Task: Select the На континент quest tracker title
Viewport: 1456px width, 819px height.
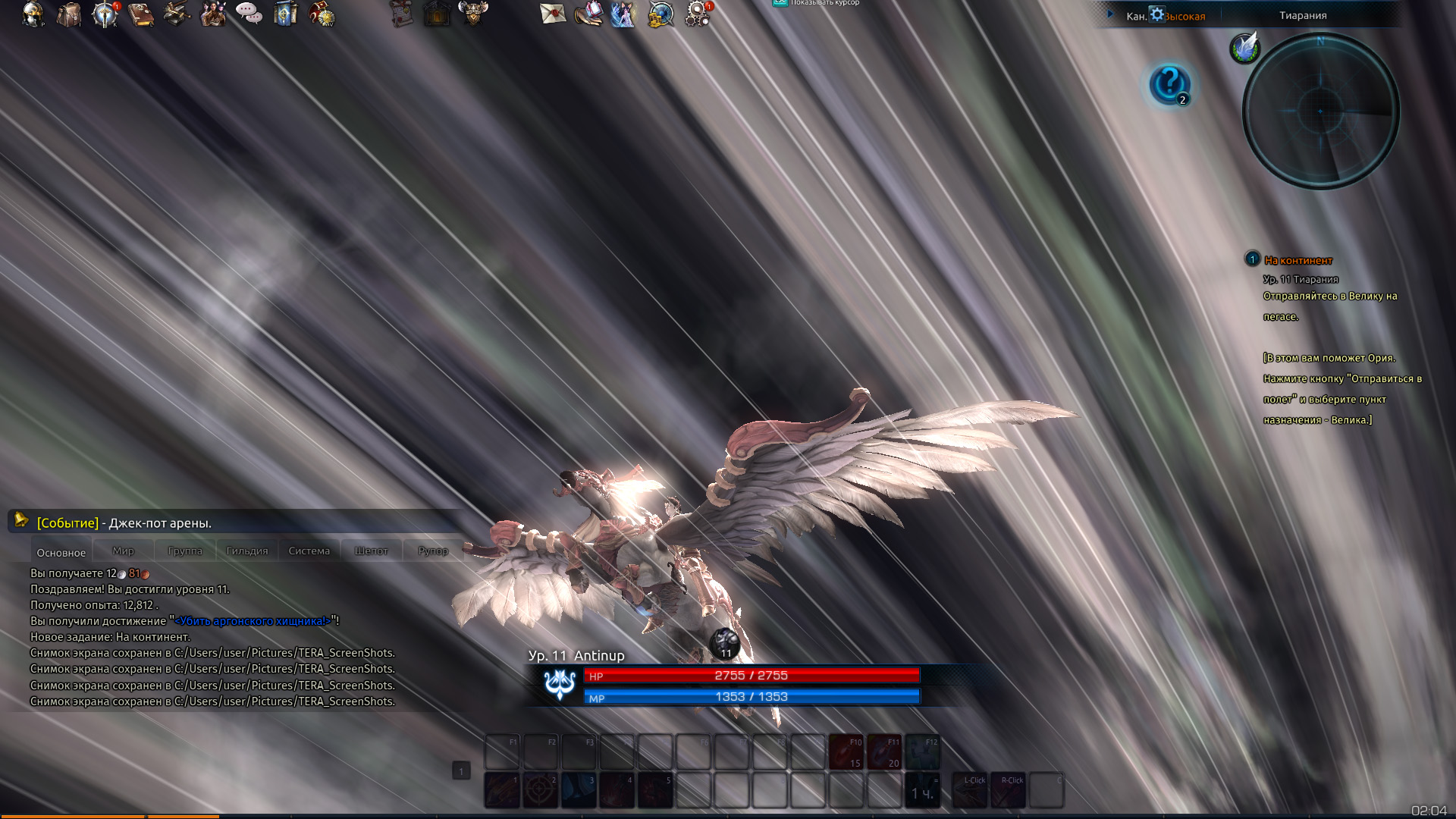Action: pyautogui.click(x=1298, y=260)
